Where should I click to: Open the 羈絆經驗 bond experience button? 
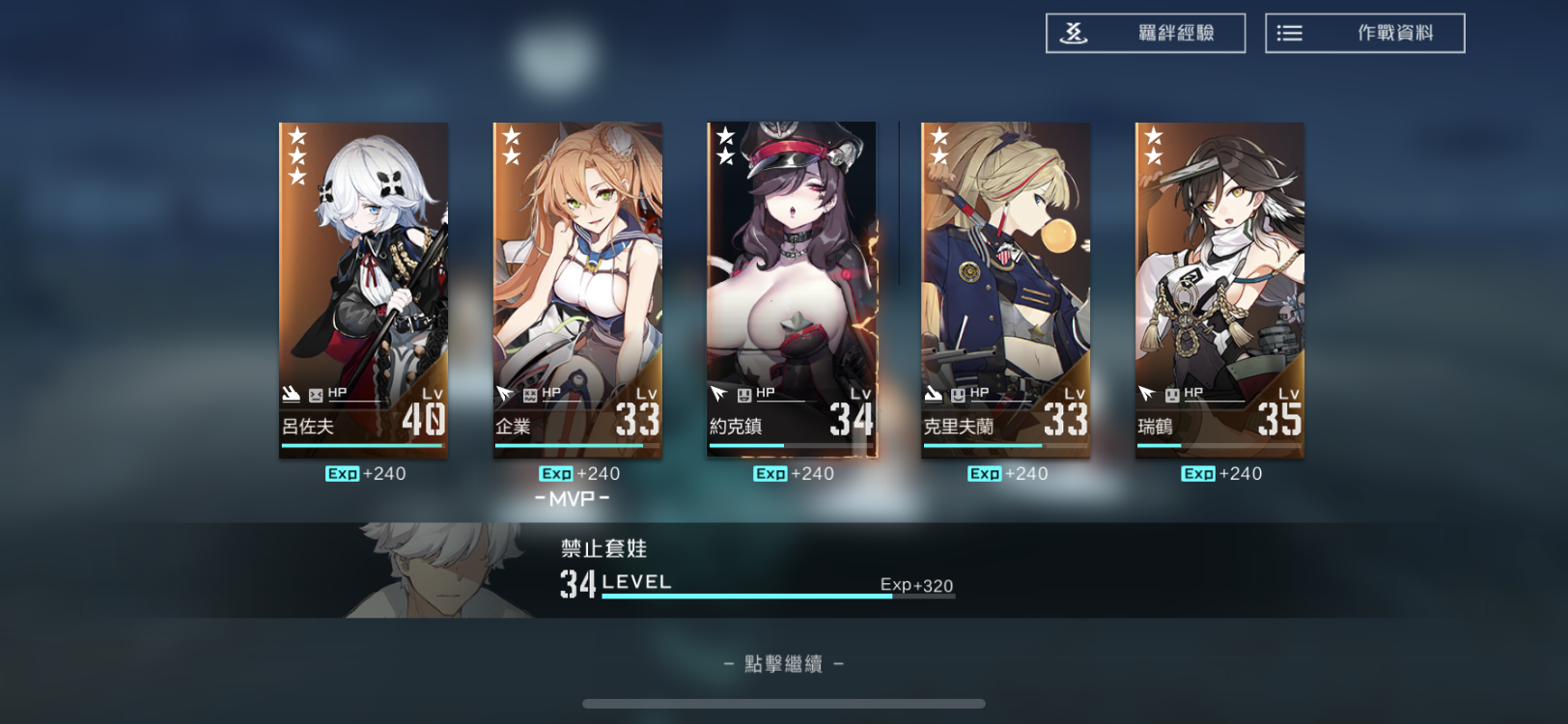click(1145, 33)
